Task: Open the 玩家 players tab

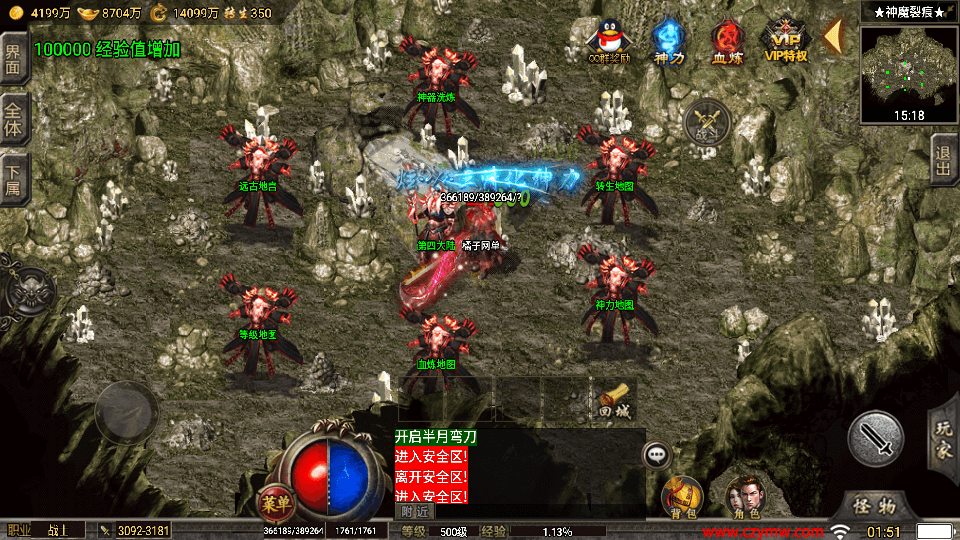Action: point(943,436)
